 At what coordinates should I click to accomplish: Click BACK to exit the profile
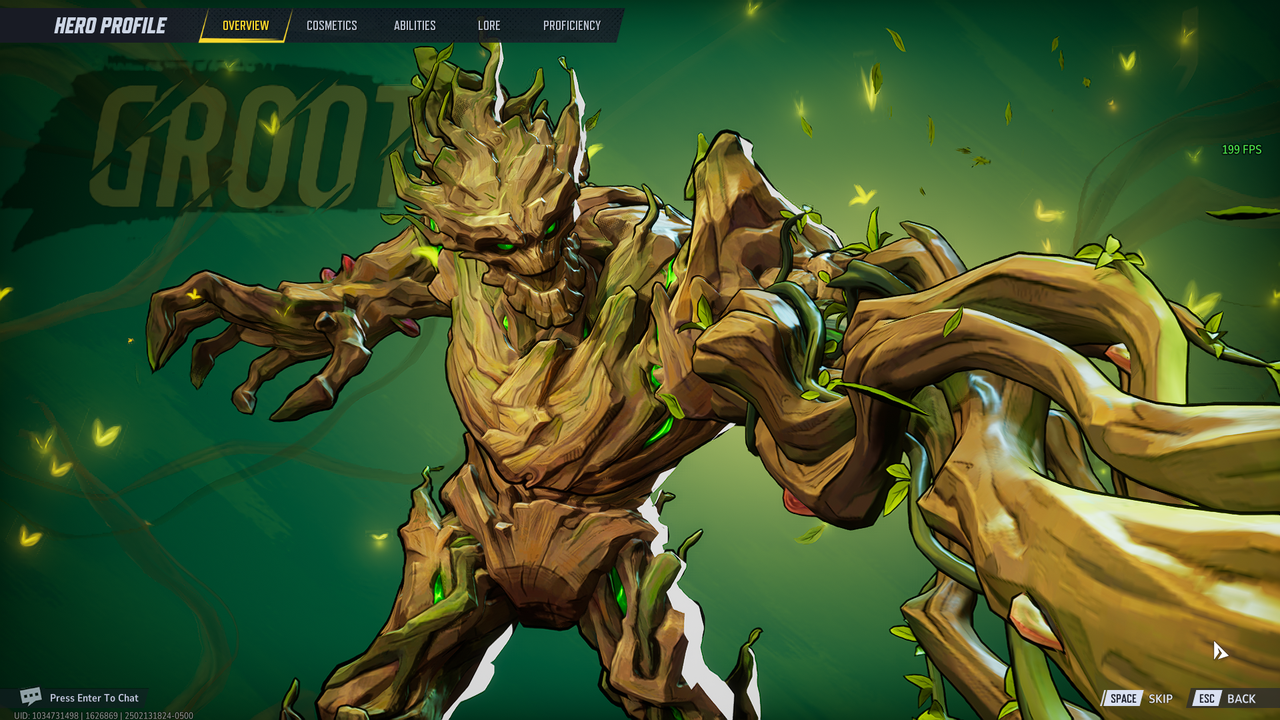click(1243, 698)
